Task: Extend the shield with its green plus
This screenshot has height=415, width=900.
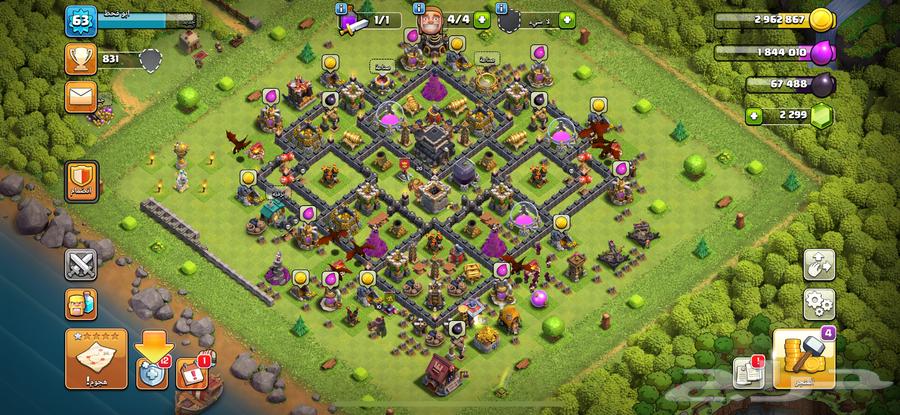Action: [567, 19]
